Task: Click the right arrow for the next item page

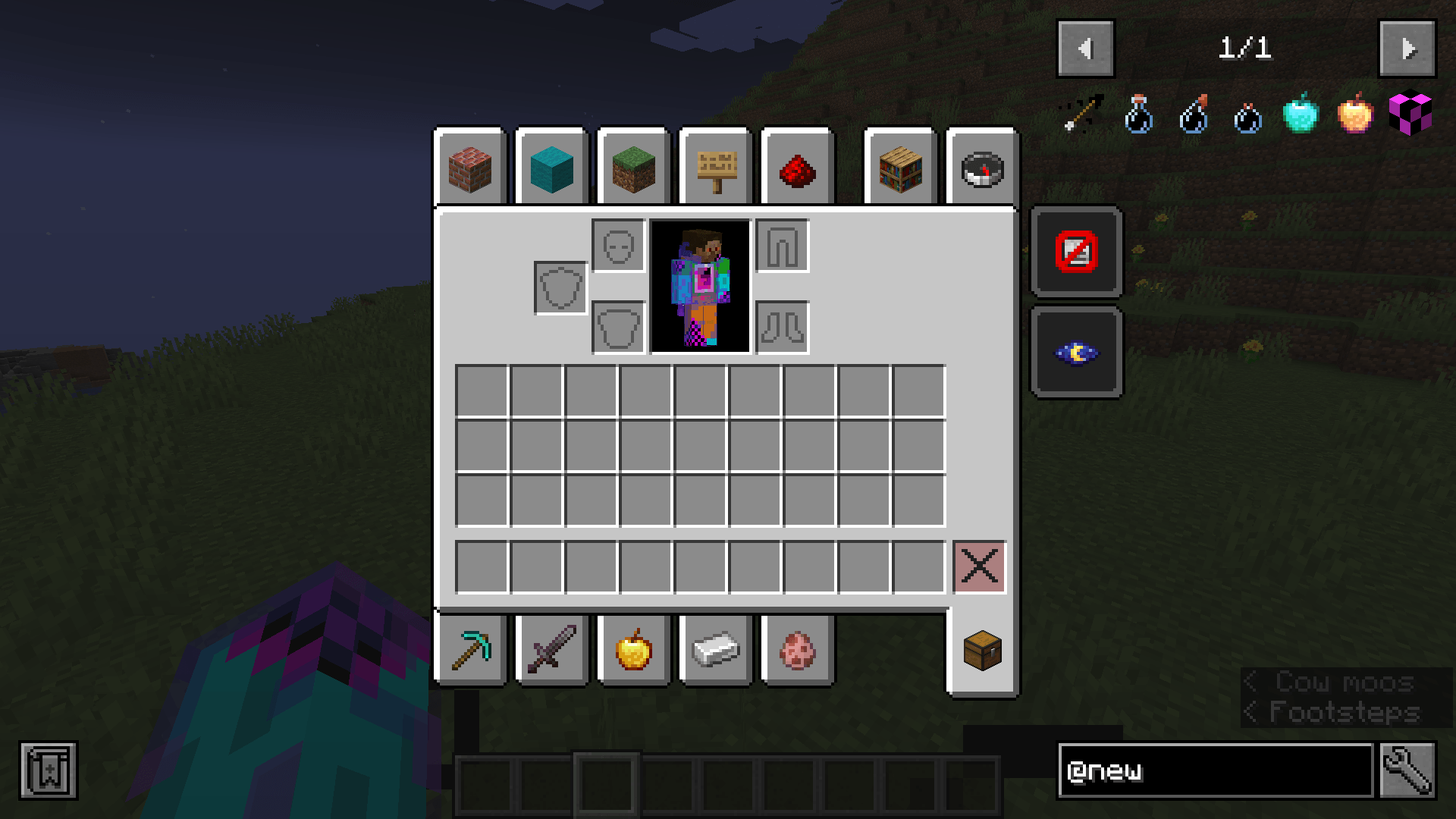Action: click(1407, 48)
